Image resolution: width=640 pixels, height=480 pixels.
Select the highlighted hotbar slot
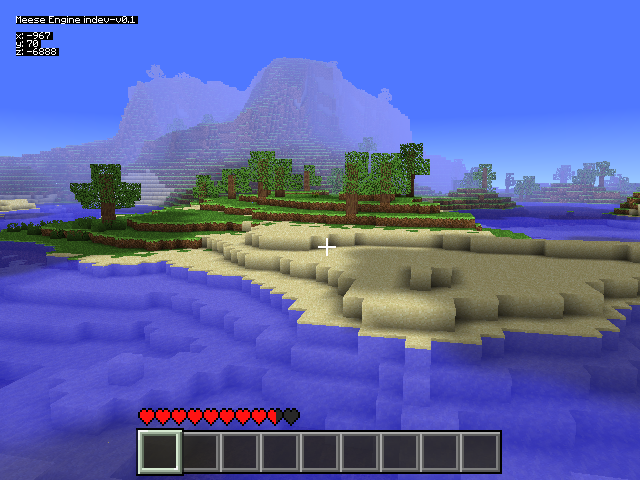coord(160,452)
